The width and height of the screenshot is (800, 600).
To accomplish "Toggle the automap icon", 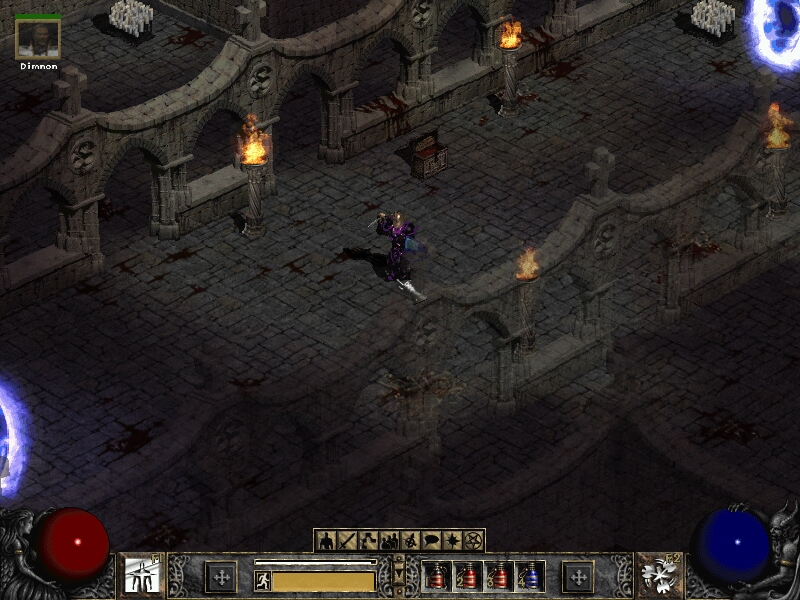I will pyautogui.click(x=410, y=541).
